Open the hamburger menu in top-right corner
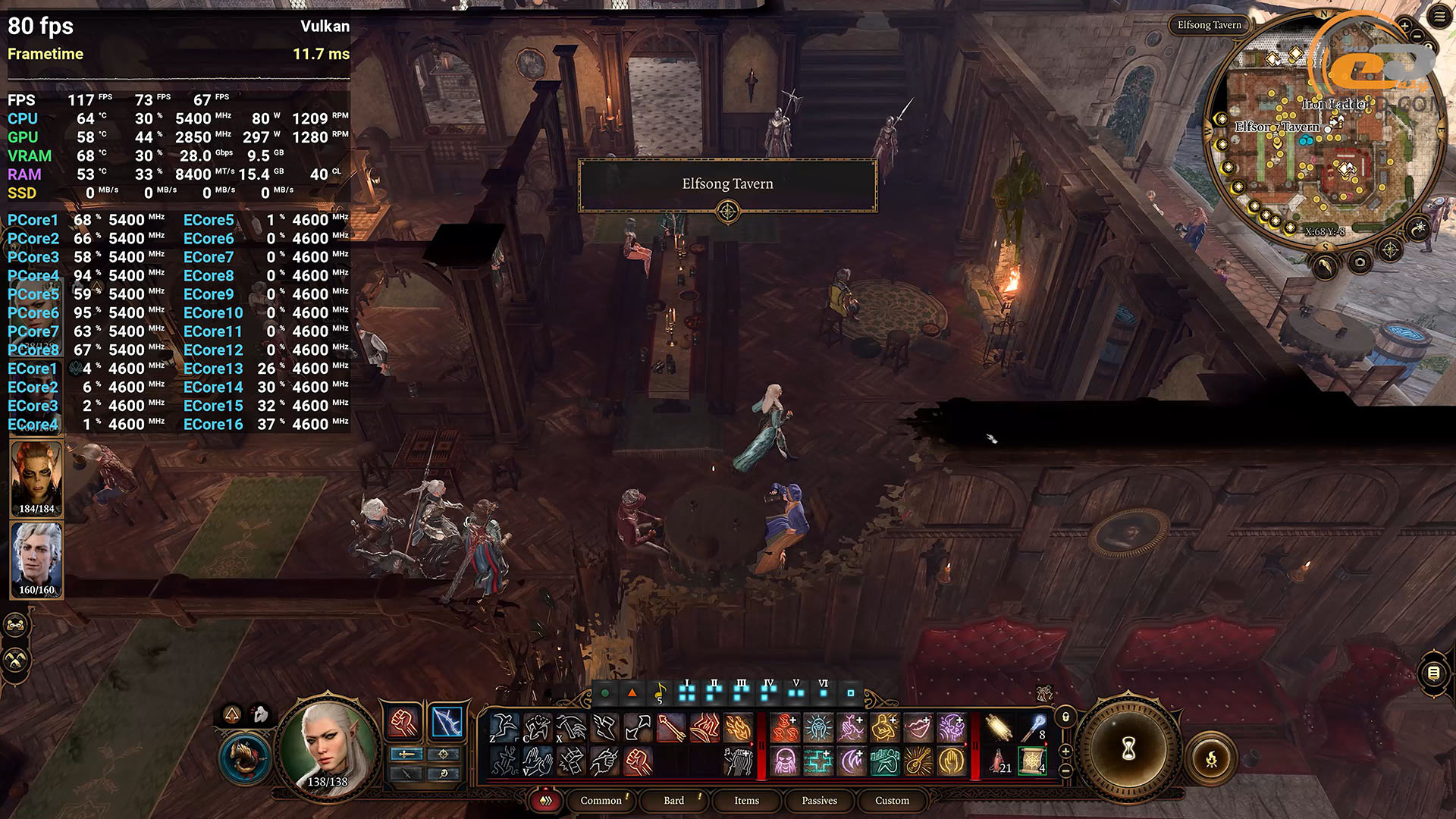Screen dimensions: 1456x819 point(1439,17)
